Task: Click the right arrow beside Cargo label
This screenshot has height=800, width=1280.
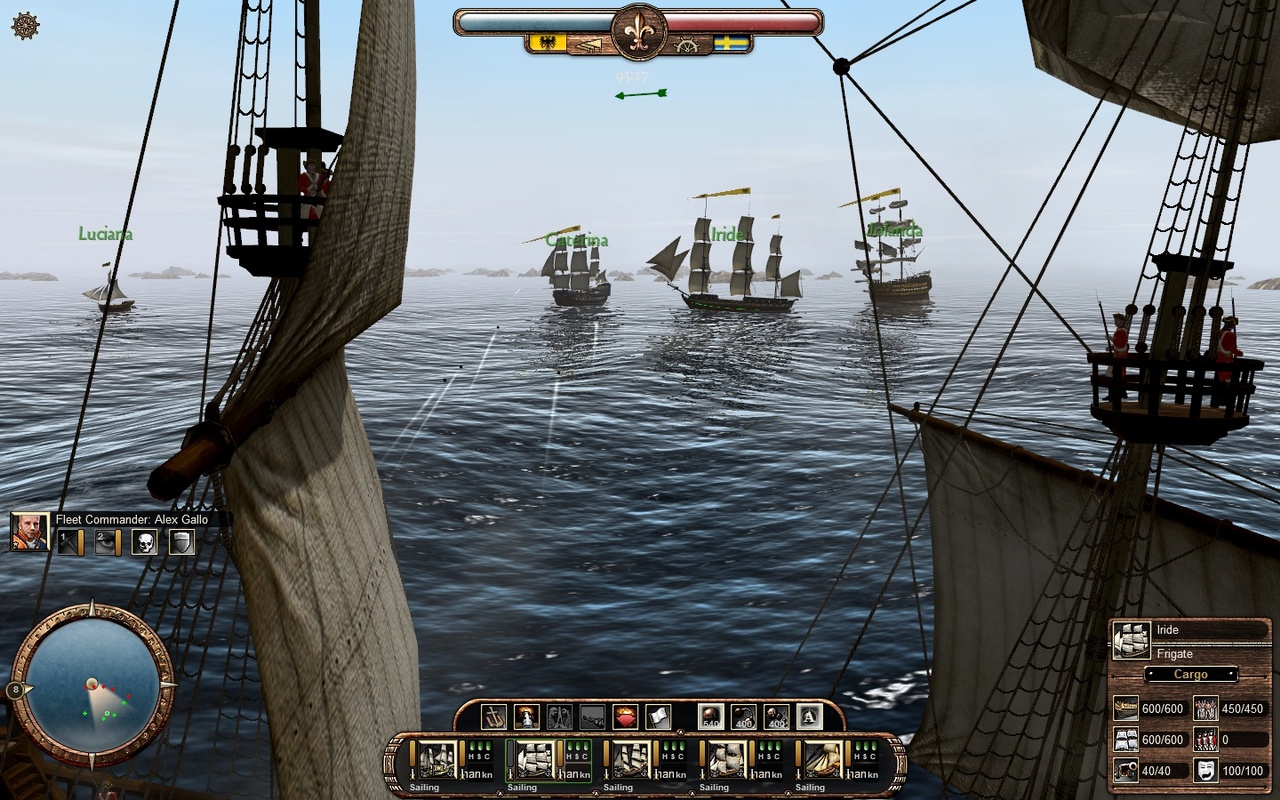Action: pos(1233,674)
